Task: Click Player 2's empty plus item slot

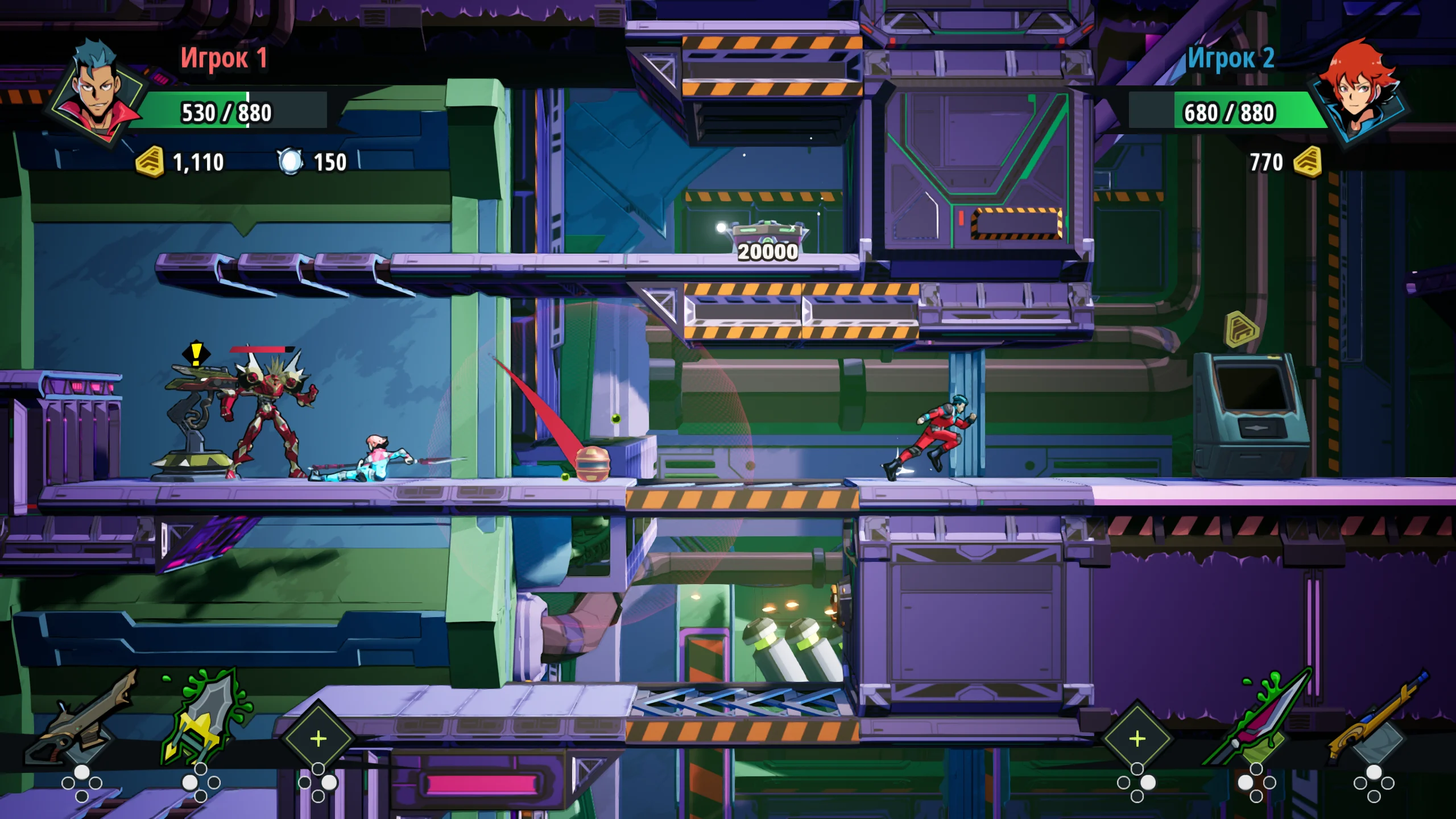Action: (1137, 739)
